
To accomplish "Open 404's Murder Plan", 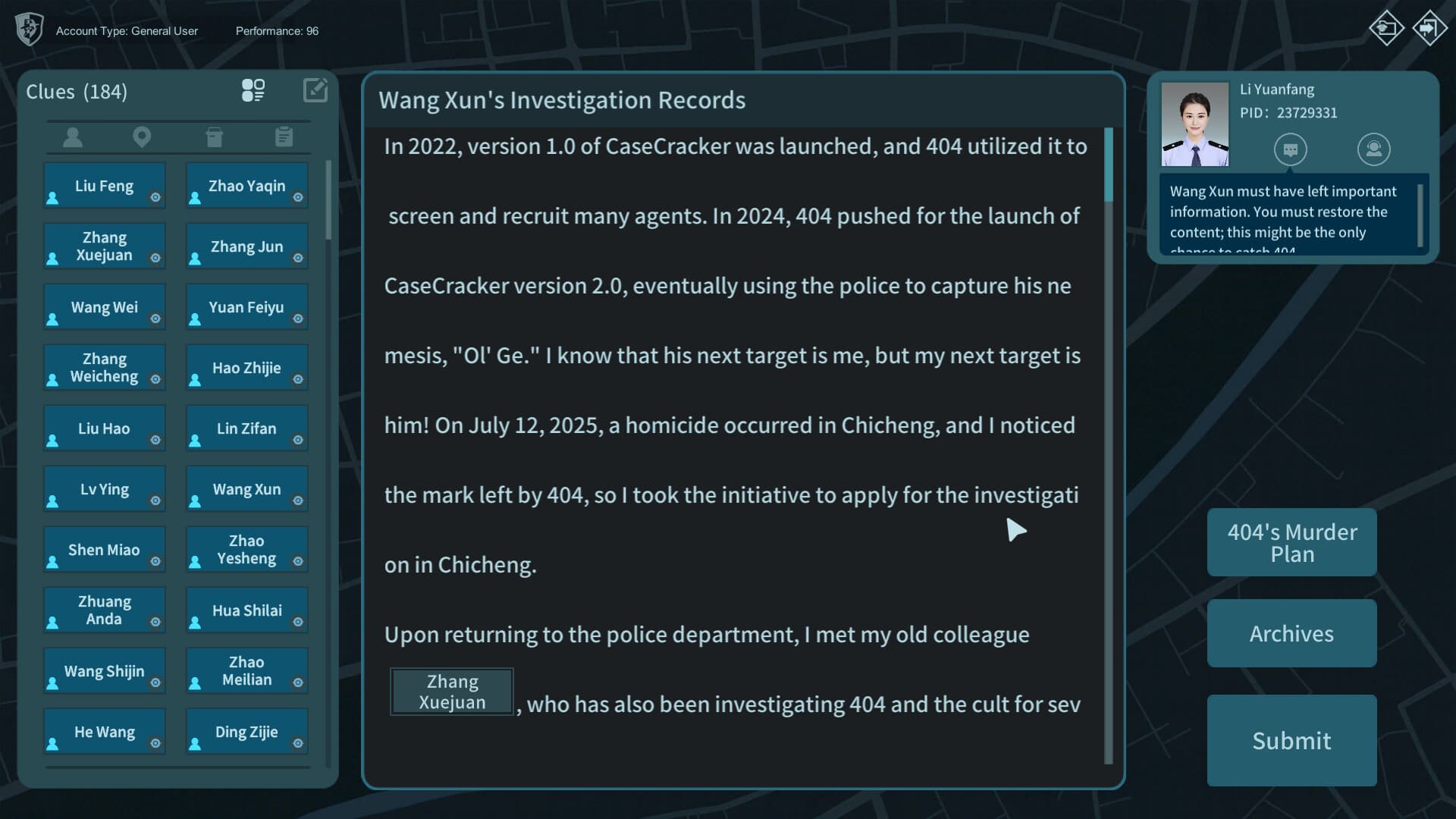I will [1291, 542].
